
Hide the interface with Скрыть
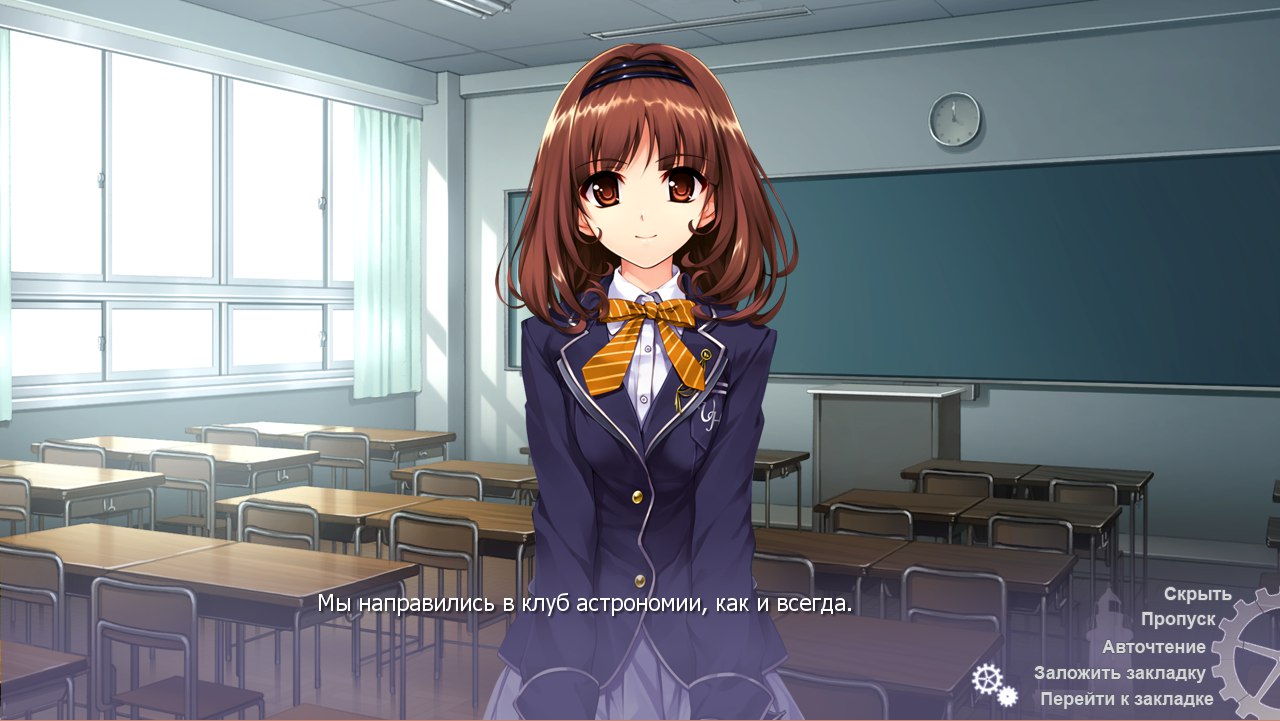(x=1197, y=594)
